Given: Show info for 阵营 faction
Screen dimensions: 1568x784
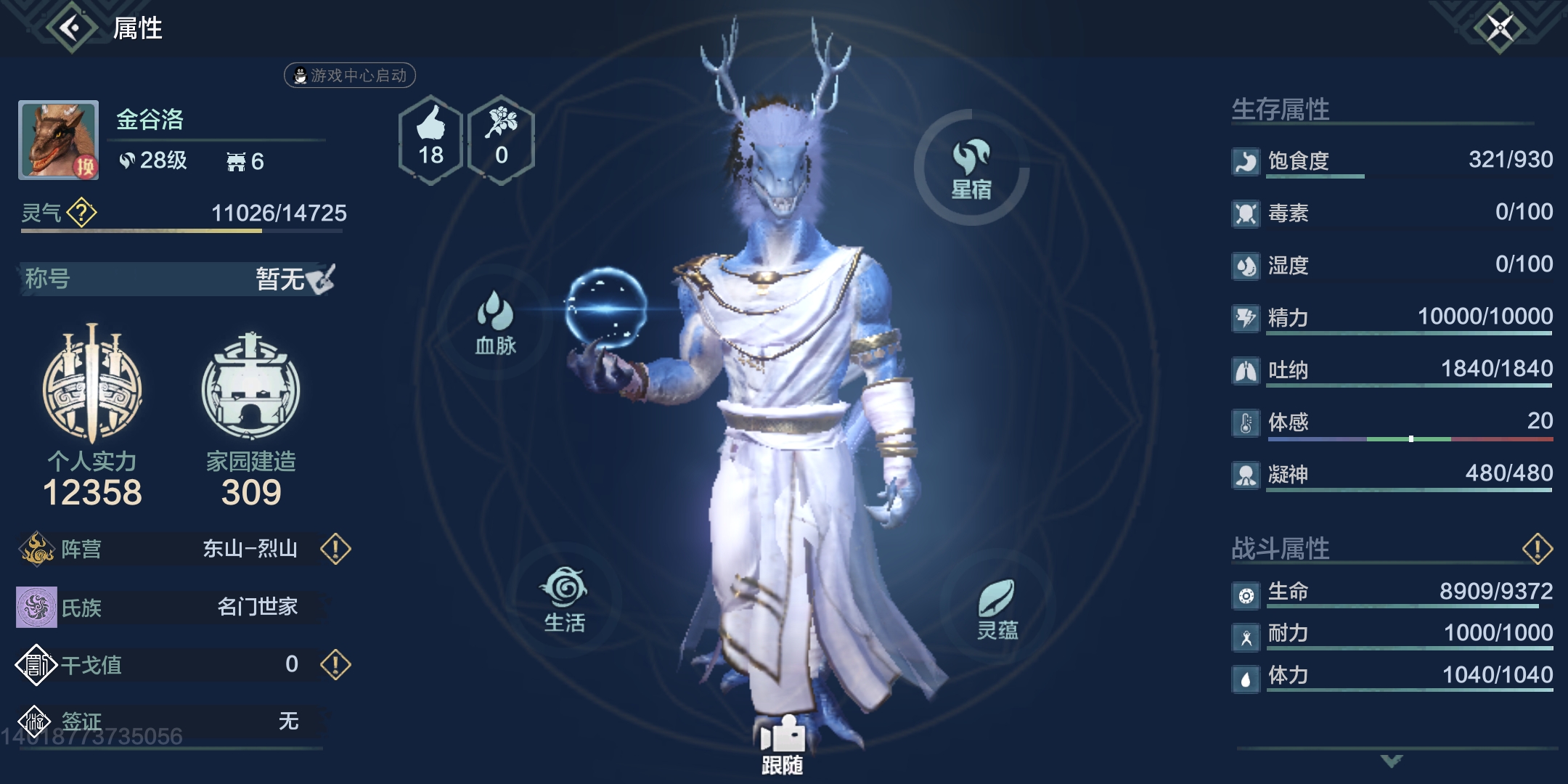Looking at the screenshot, I should (335, 549).
